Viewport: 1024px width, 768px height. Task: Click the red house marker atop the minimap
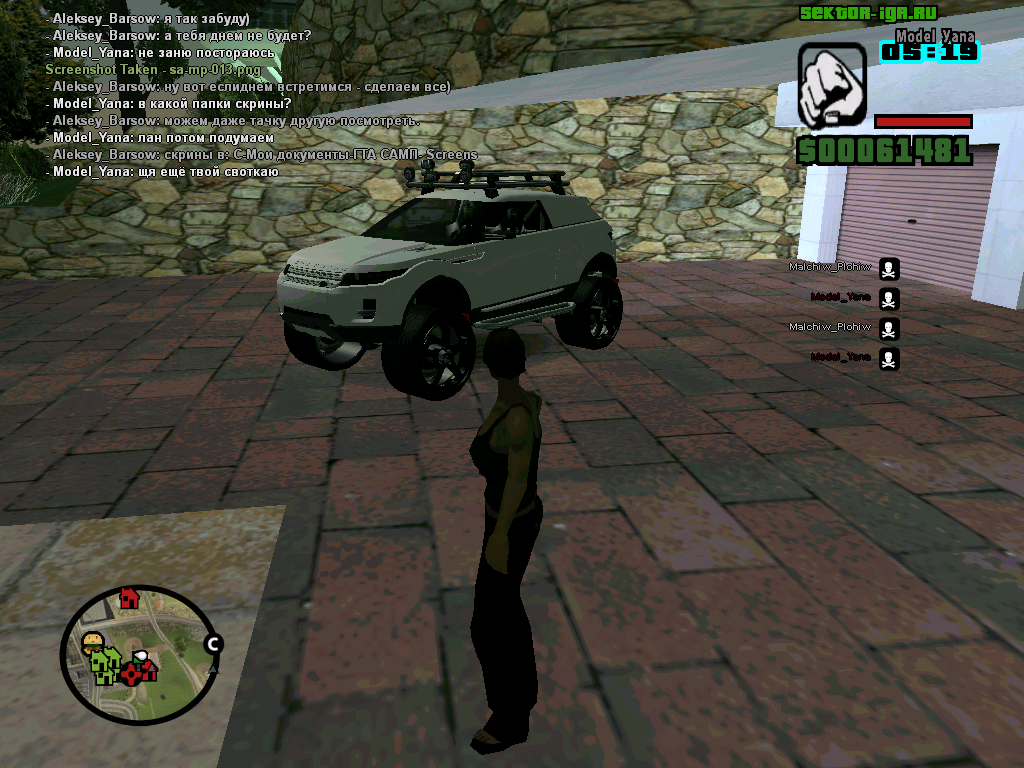[x=128, y=598]
